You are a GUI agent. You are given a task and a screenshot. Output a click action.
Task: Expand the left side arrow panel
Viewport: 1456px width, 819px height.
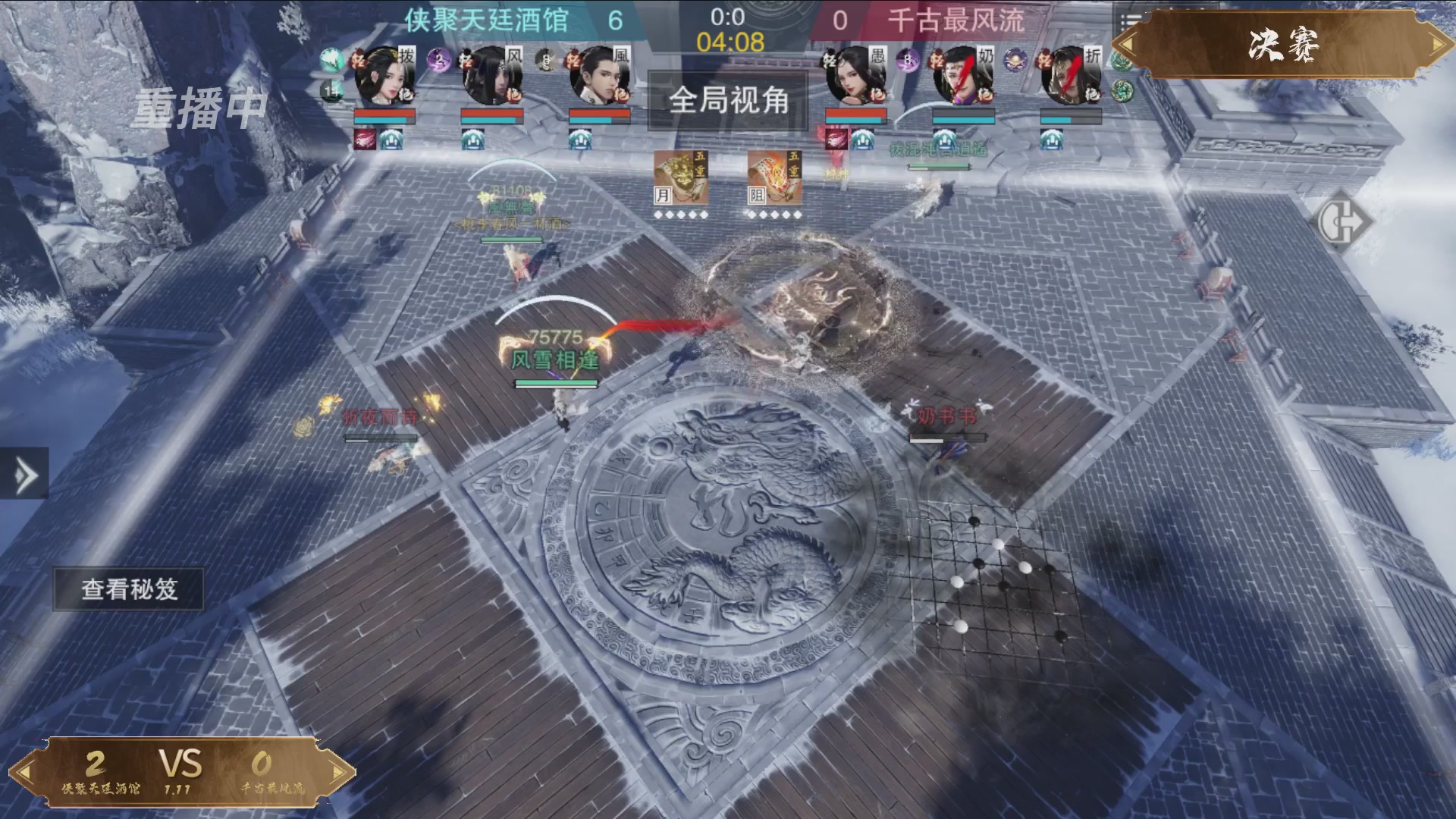click(x=24, y=477)
